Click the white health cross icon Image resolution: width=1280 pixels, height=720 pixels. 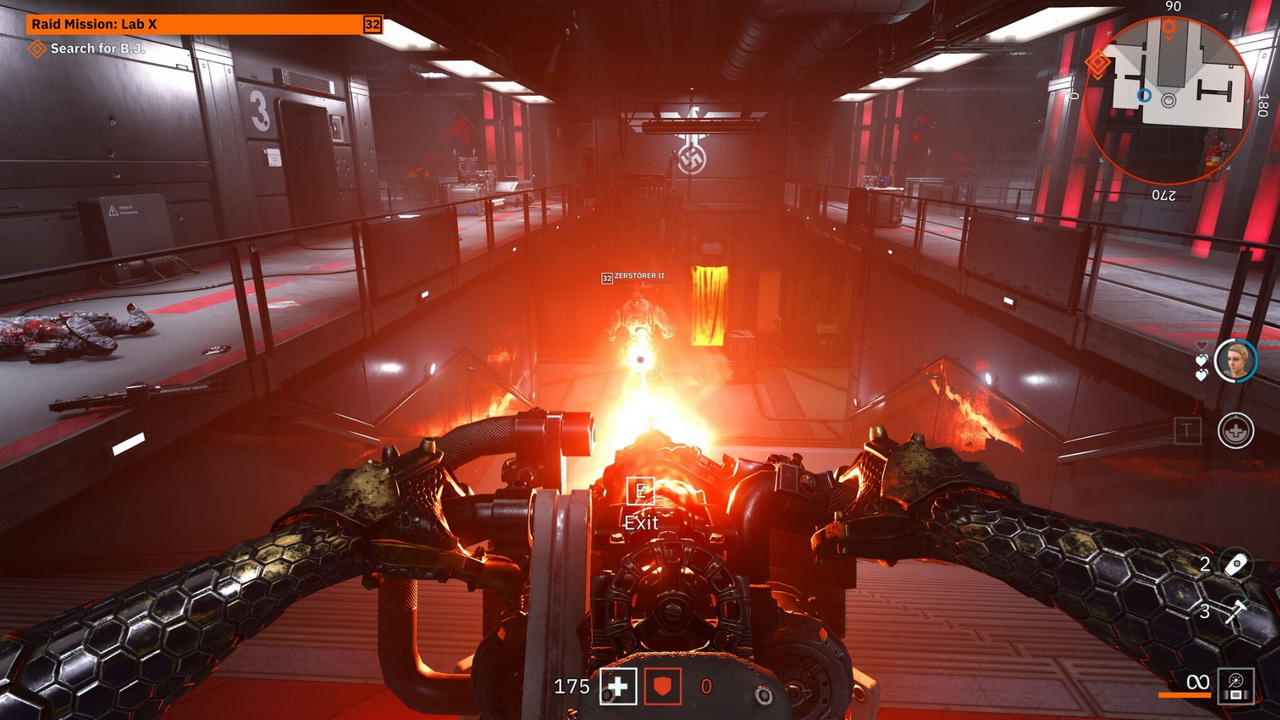tap(617, 686)
